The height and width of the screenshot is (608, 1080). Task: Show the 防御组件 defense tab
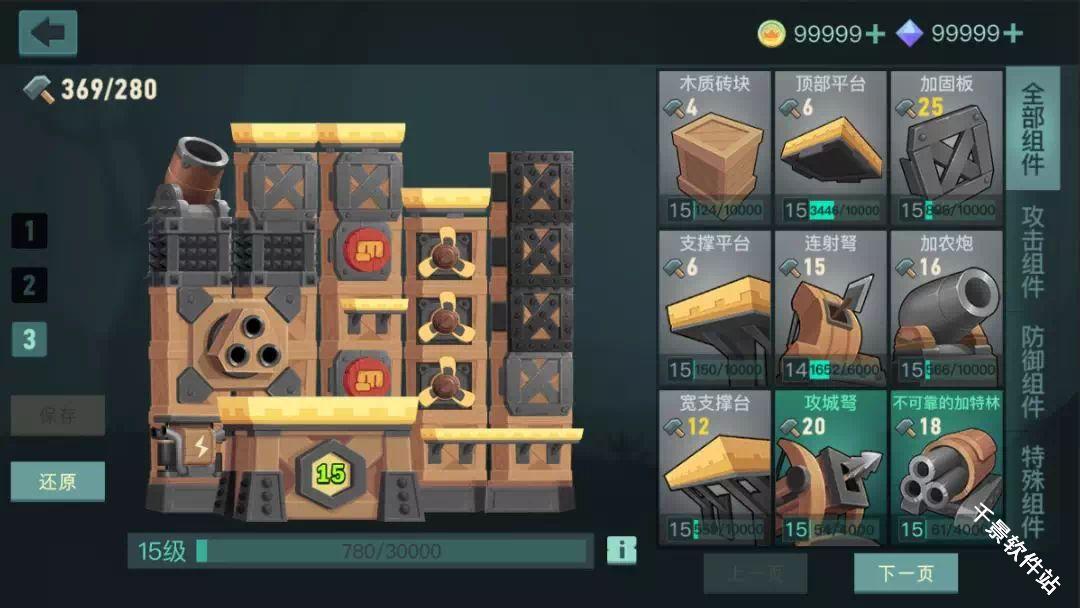pyautogui.click(x=1033, y=372)
